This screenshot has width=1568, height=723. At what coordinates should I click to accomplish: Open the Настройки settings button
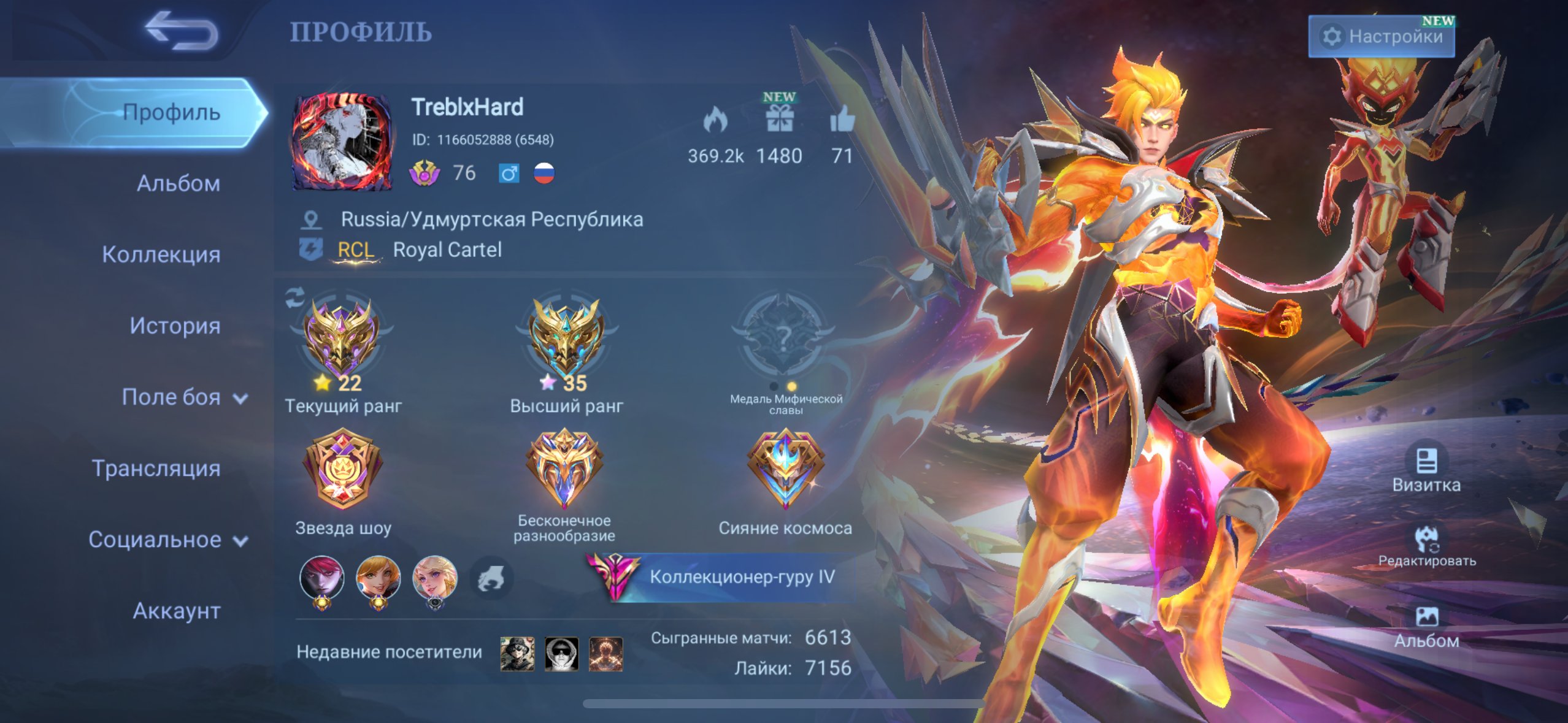[x=1382, y=37]
